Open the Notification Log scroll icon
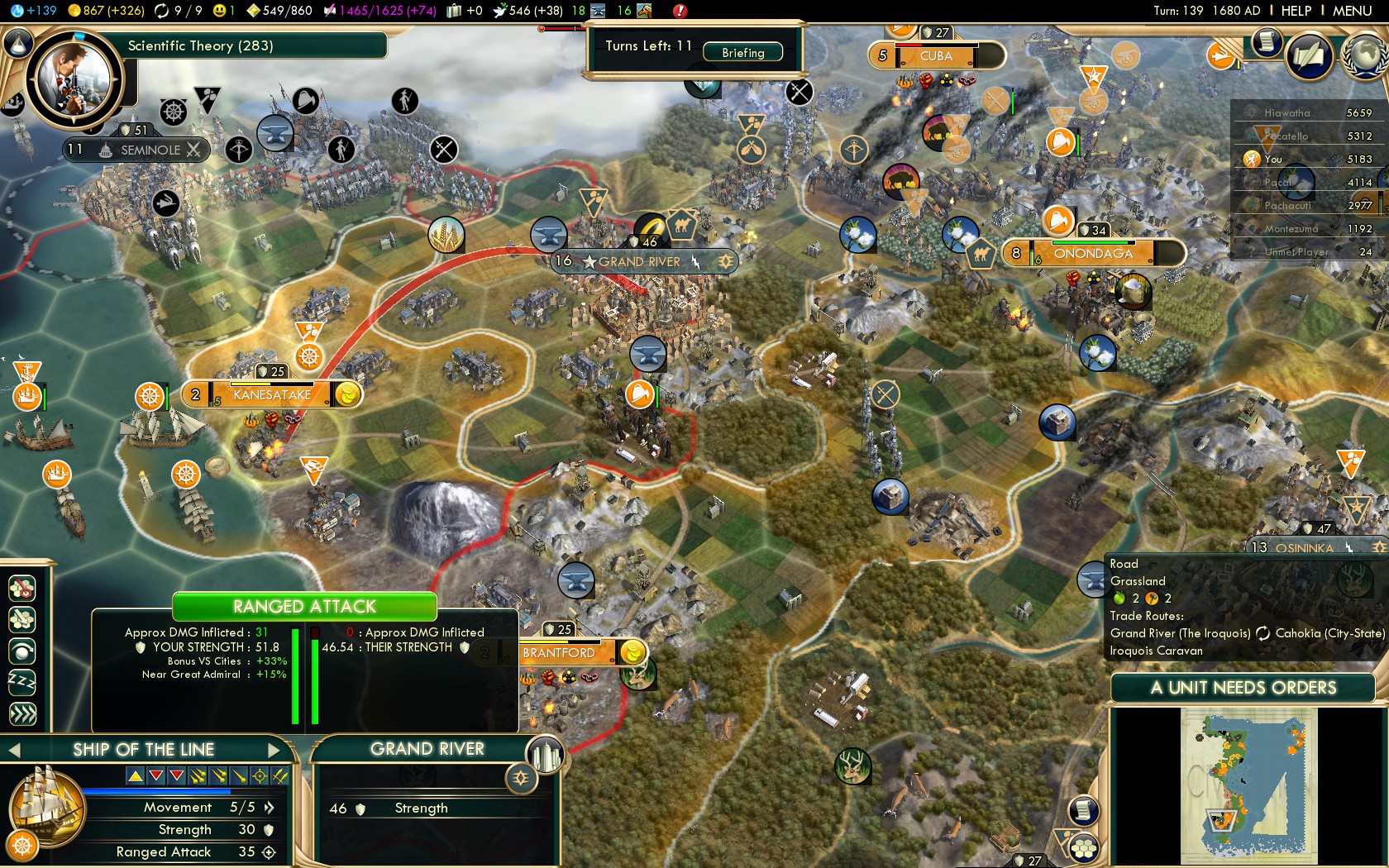Image resolution: width=1389 pixels, height=868 pixels. pyautogui.click(x=1266, y=43)
